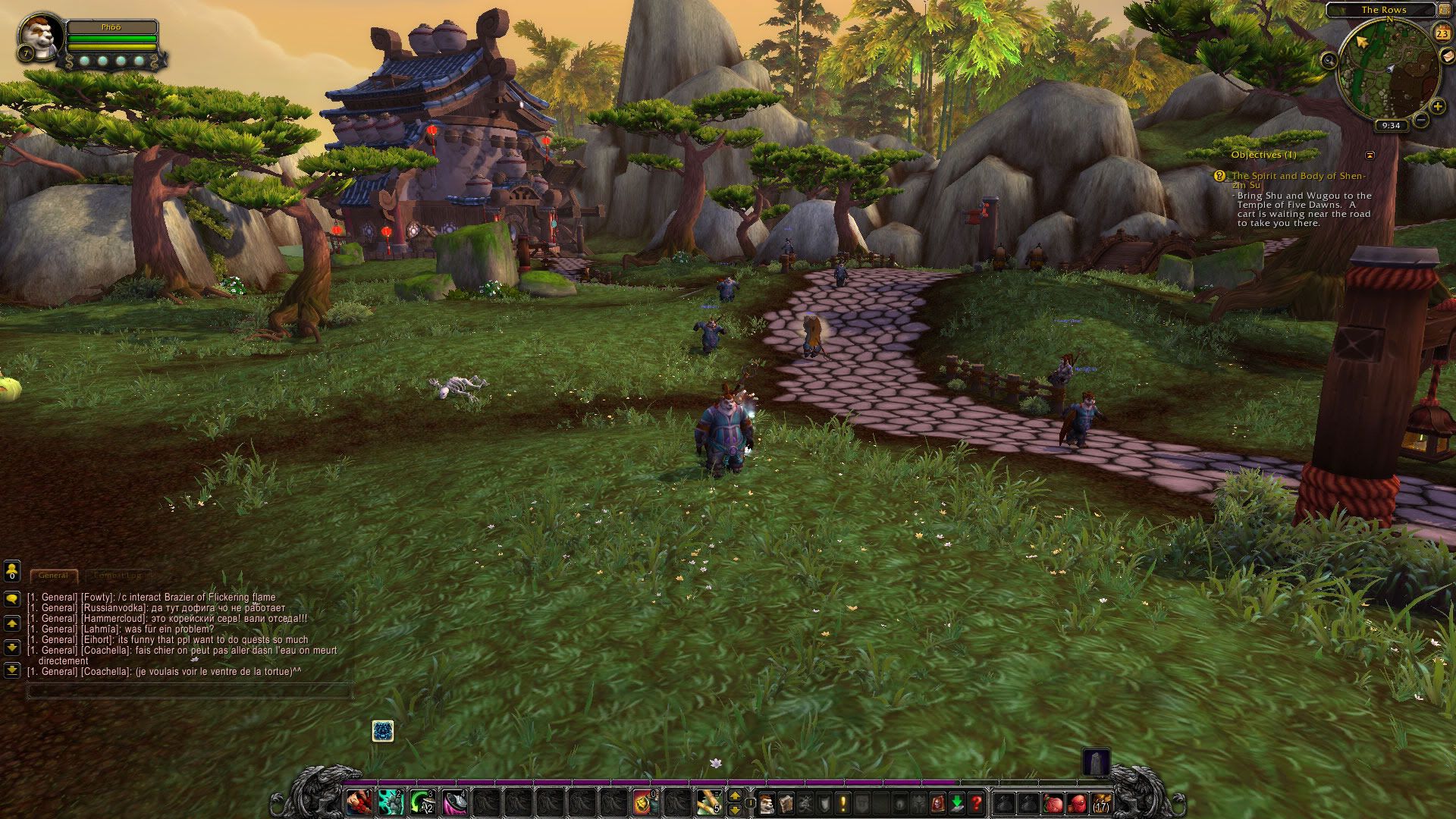1456x819 pixels.
Task: Open the yellow exclamation quest log button
Action: pos(843,802)
